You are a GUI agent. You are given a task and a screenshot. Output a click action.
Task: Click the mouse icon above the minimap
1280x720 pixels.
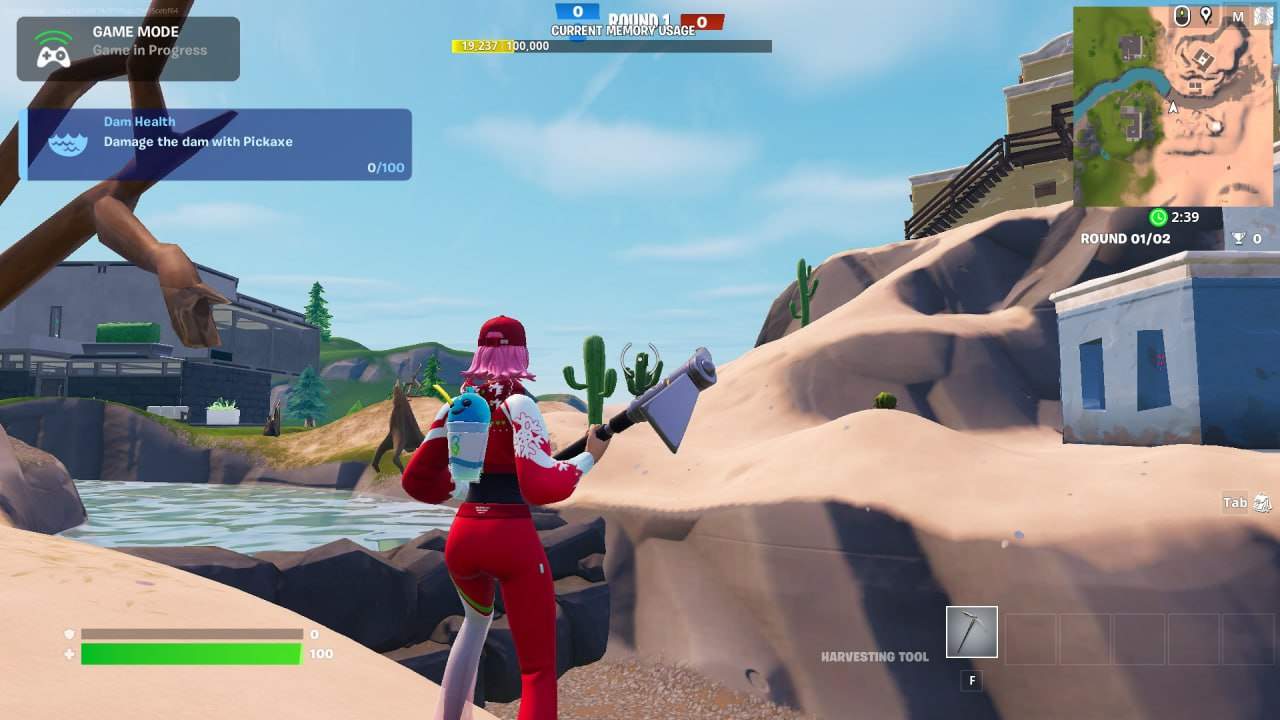pyautogui.click(x=1181, y=16)
